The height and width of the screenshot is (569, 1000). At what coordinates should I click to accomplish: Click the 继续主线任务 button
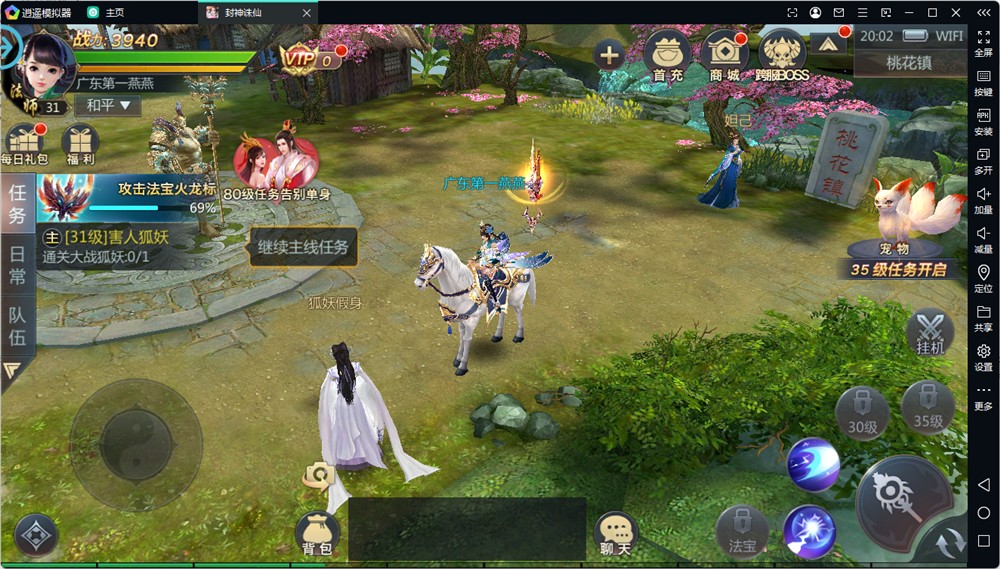[303, 246]
